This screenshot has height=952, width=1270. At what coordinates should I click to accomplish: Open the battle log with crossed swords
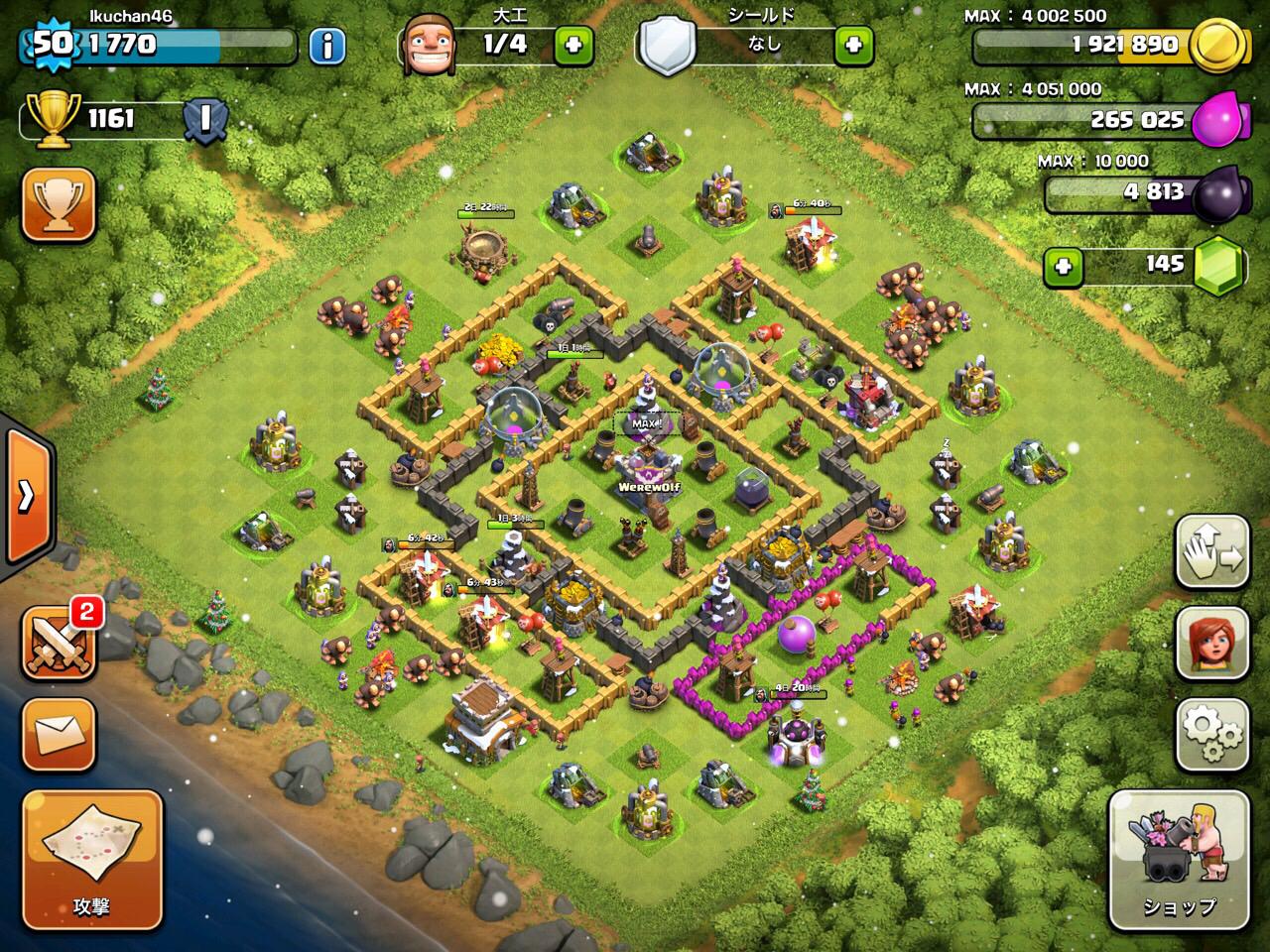click(x=59, y=643)
